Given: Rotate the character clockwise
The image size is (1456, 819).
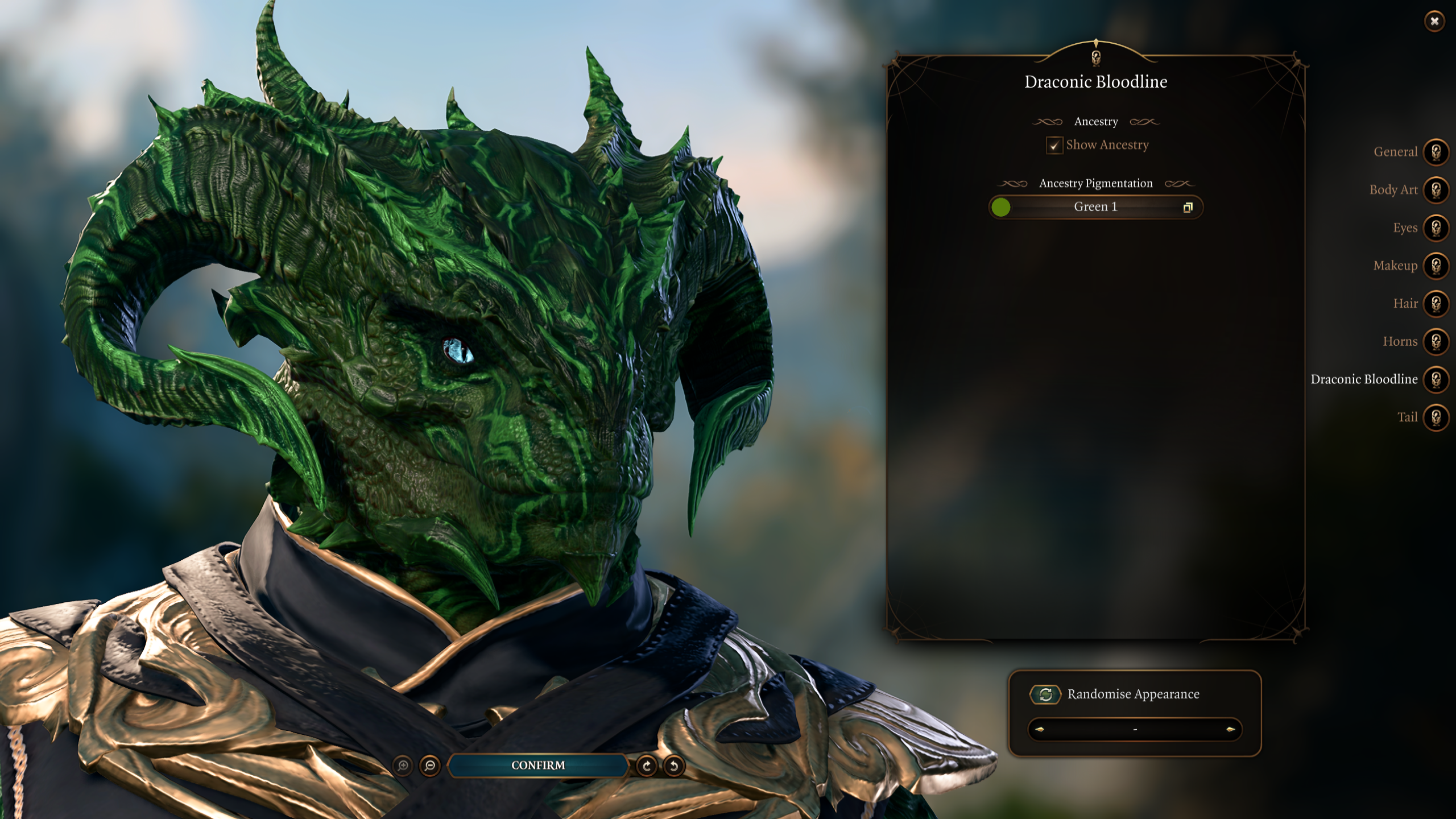Looking at the screenshot, I should (x=647, y=766).
